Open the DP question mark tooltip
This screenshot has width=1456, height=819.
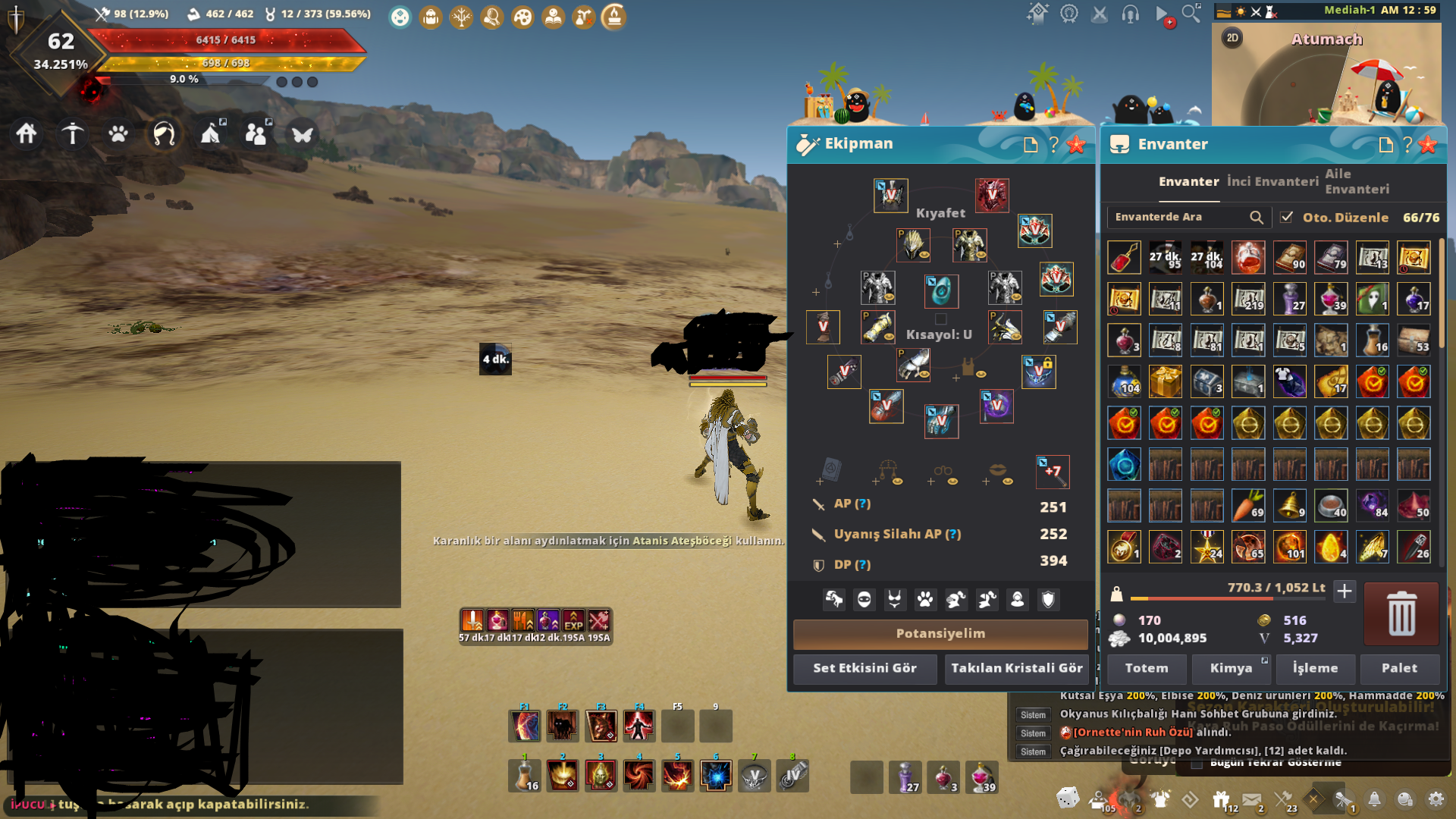click(x=861, y=564)
